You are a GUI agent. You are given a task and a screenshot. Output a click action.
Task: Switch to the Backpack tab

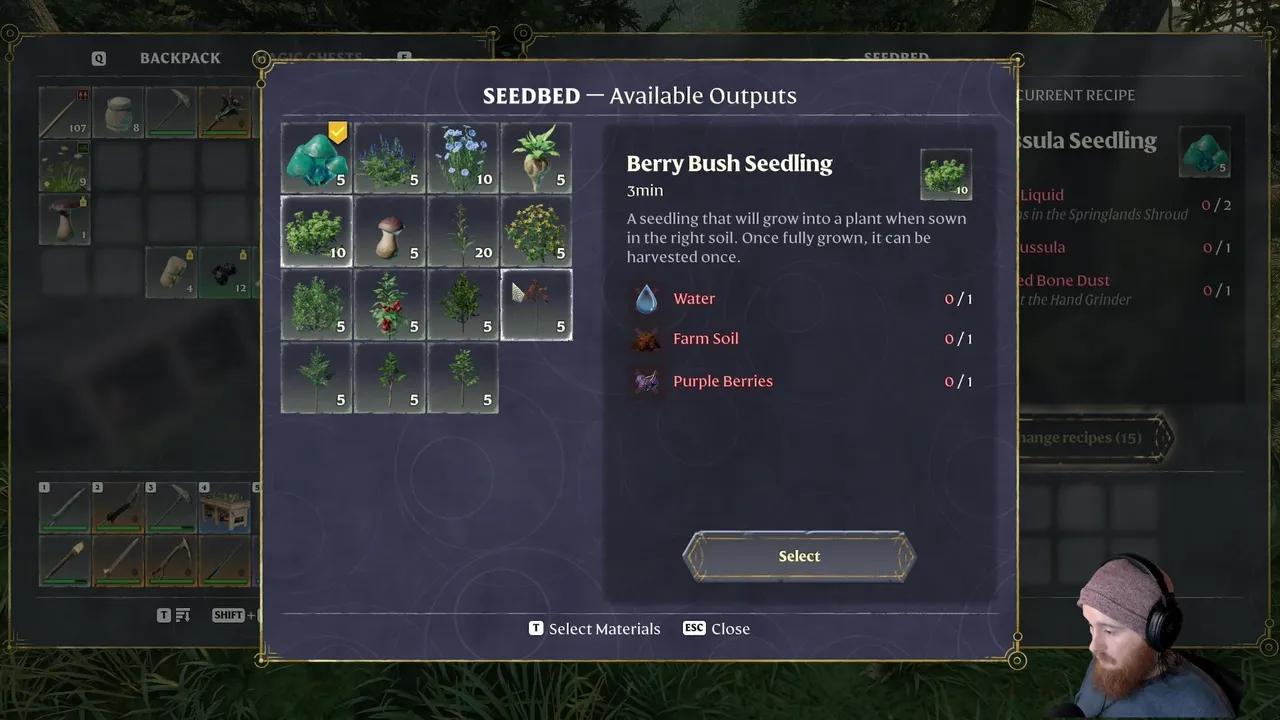tap(180, 58)
